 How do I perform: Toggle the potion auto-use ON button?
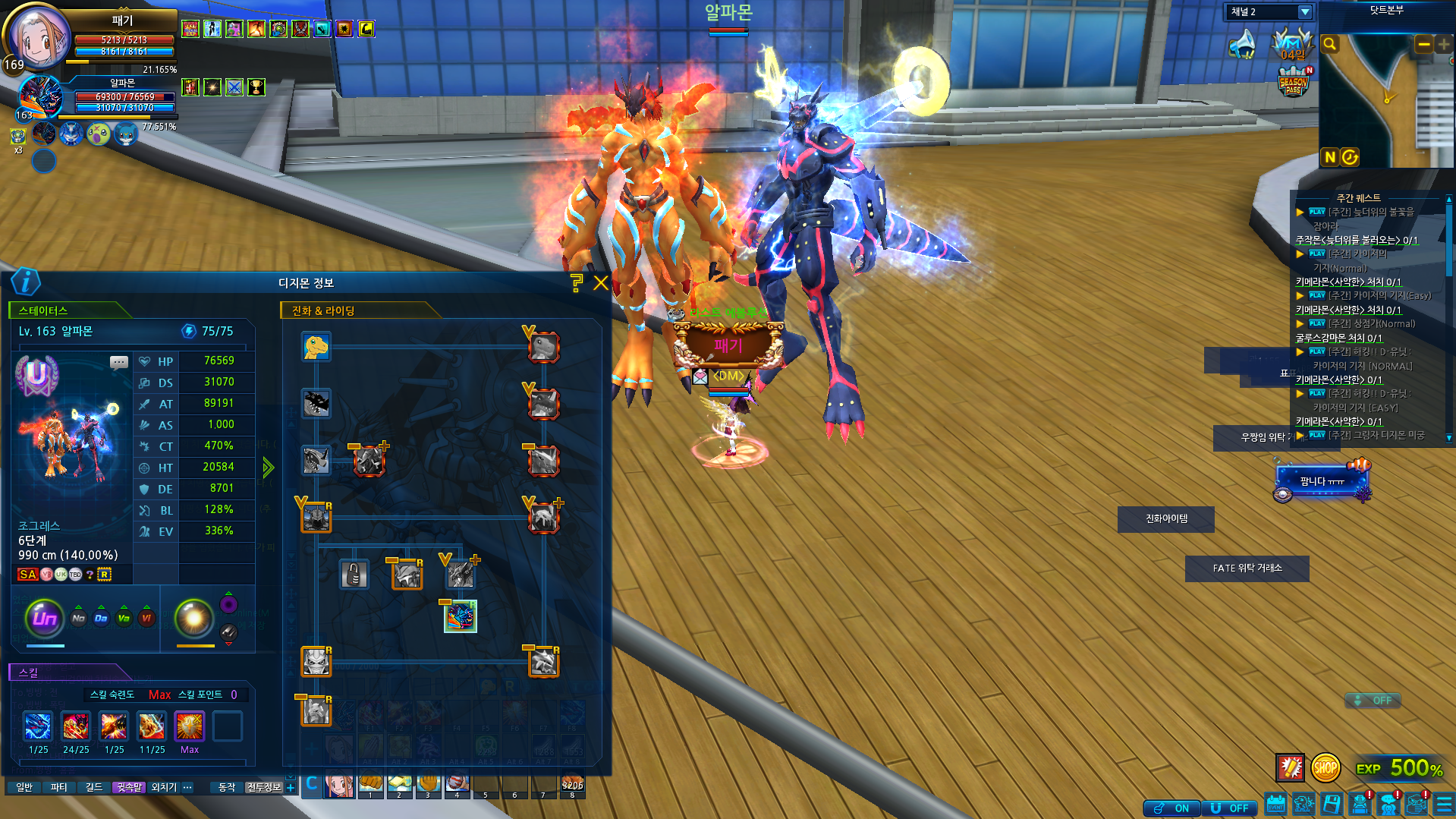click(1172, 808)
